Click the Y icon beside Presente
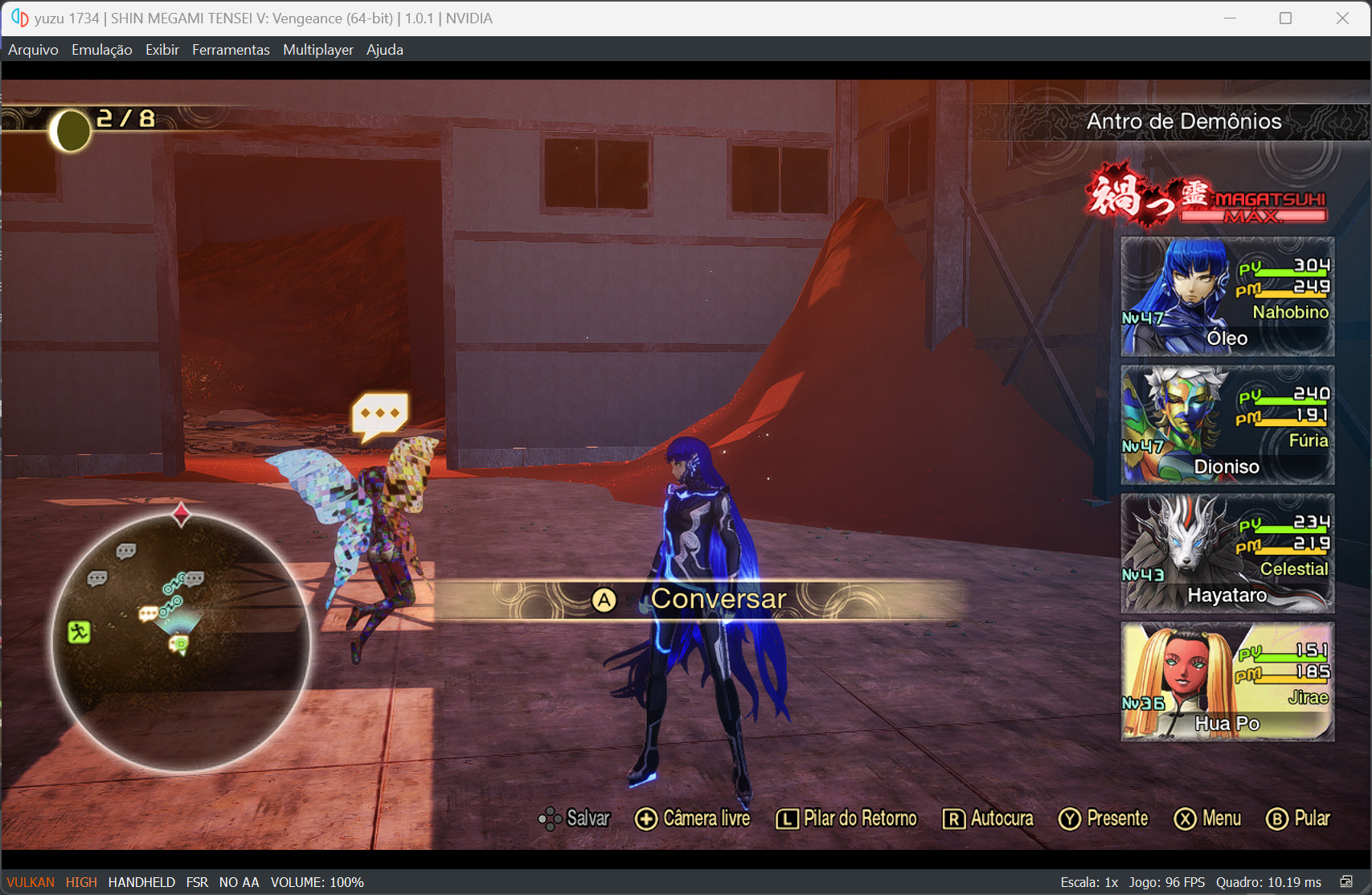The height and width of the screenshot is (895, 1372). pos(1070,819)
